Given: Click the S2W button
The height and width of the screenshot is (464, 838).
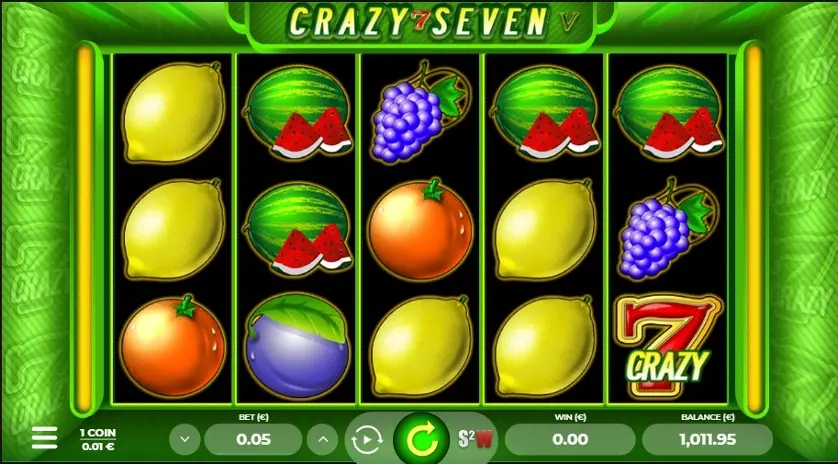Looking at the screenshot, I should pyautogui.click(x=476, y=438).
